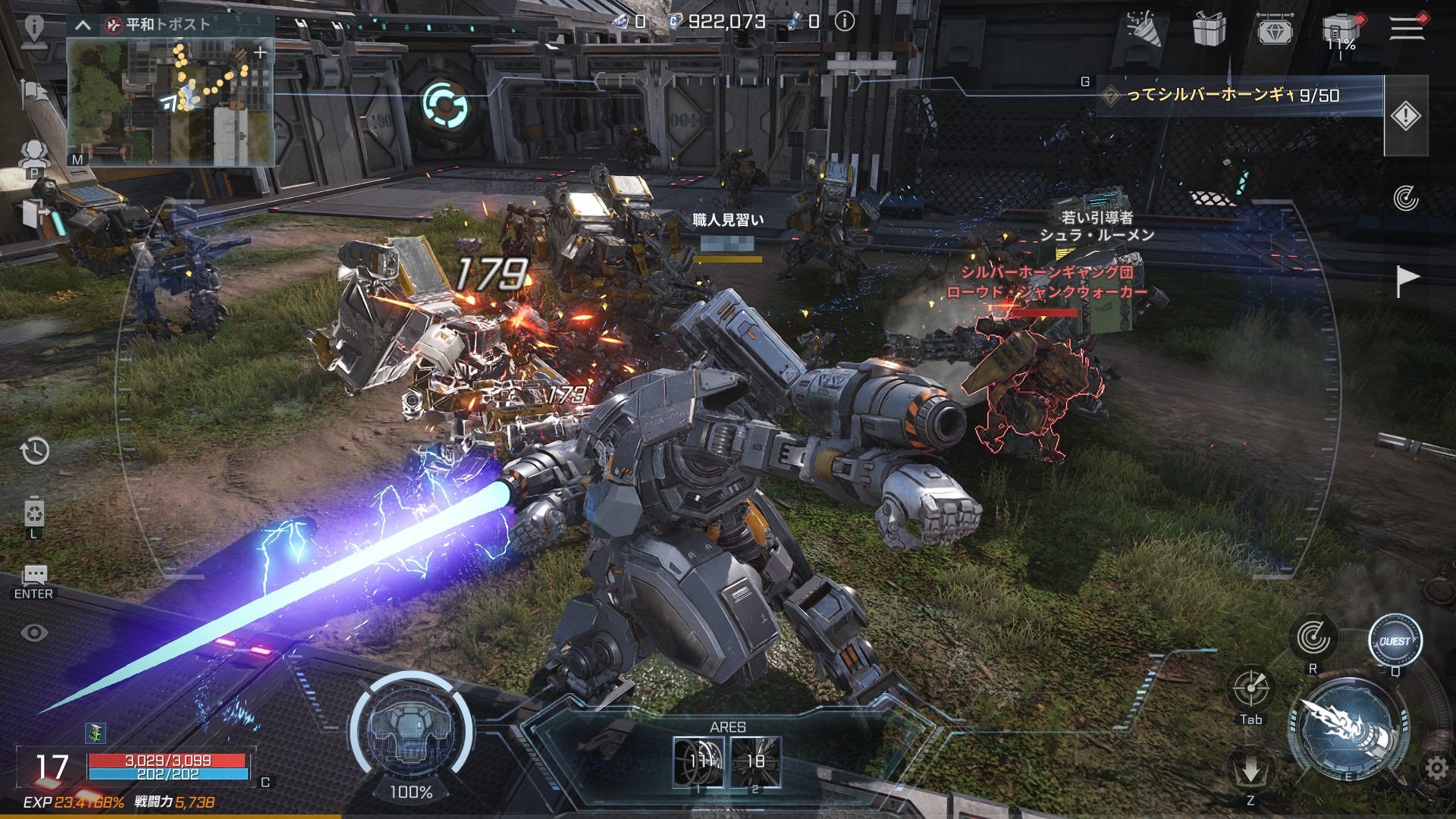The image size is (1456, 819).
Task: Click the info icon beside the currencies
Action: tap(844, 22)
